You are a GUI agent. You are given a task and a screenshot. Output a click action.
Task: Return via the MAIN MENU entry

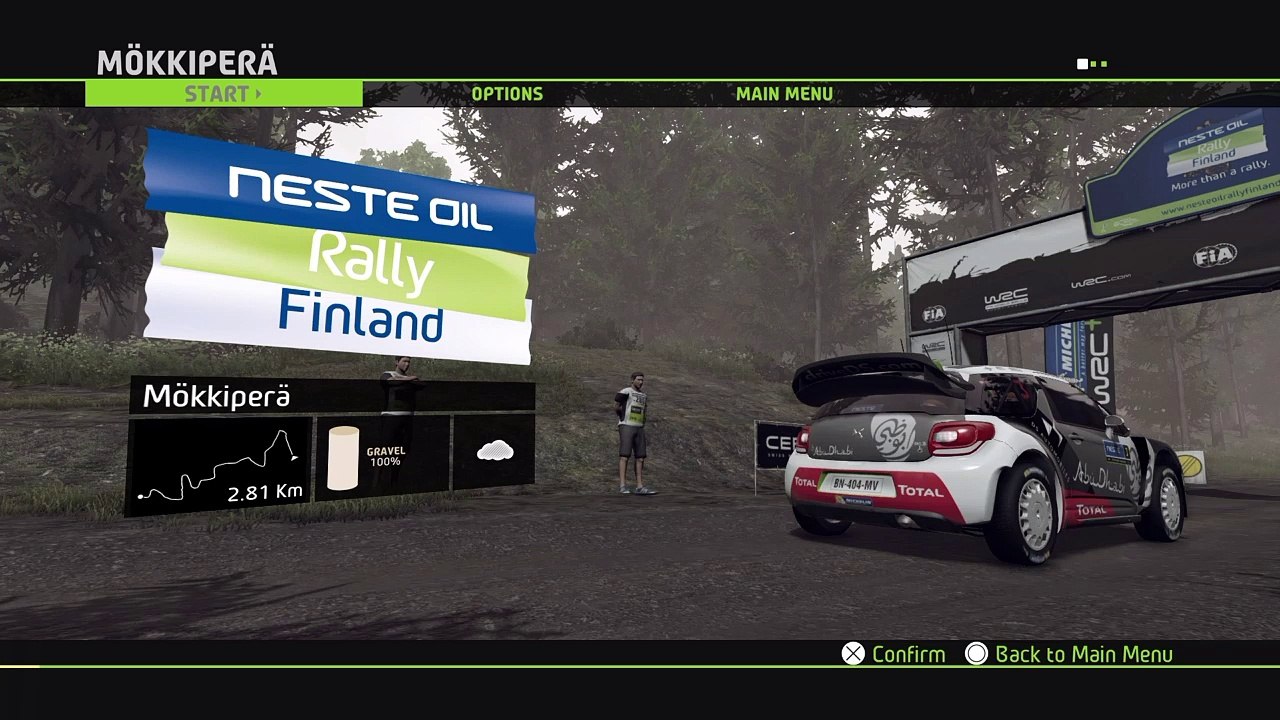[784, 94]
